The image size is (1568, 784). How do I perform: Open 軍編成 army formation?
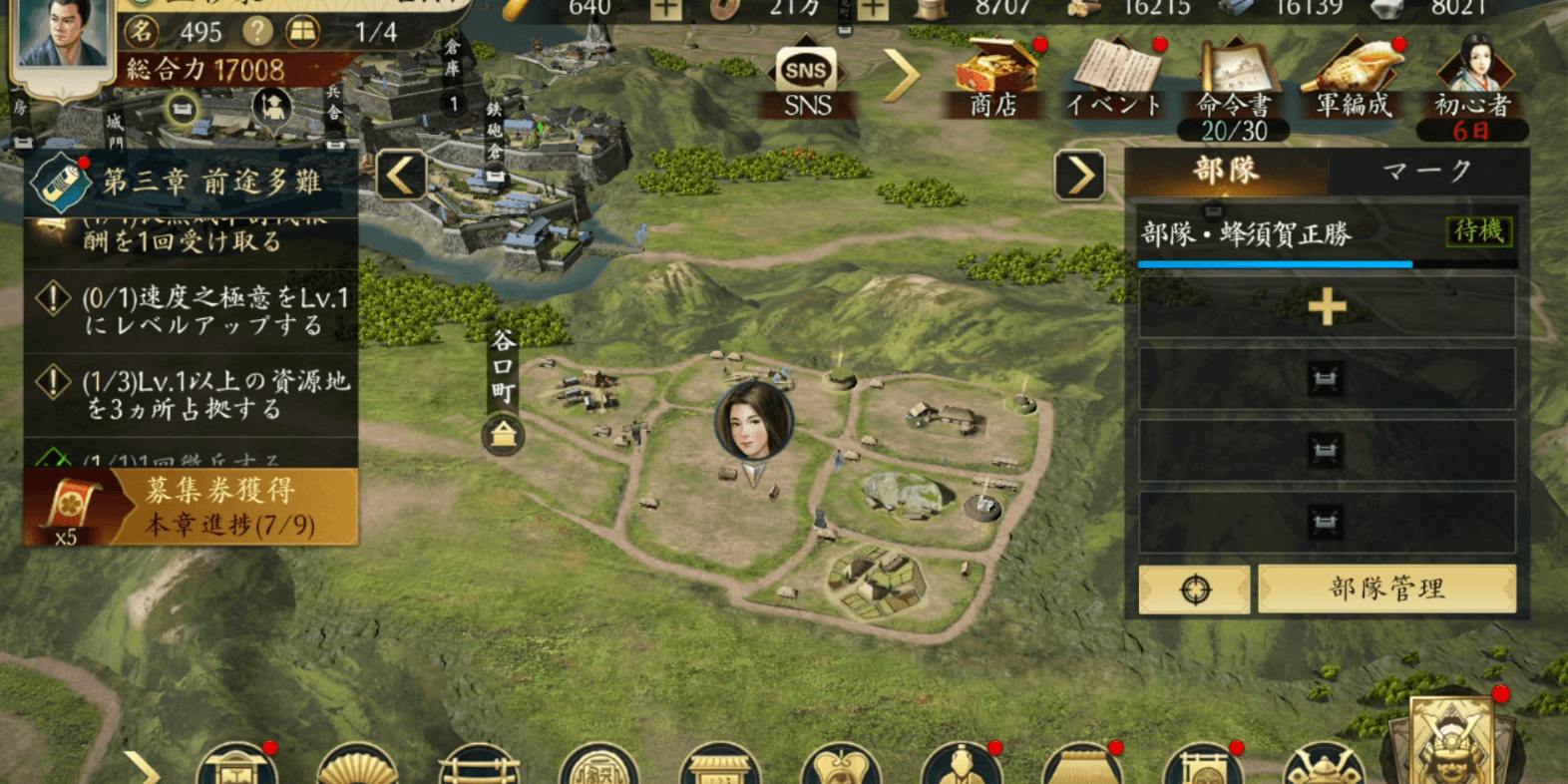[x=1354, y=79]
